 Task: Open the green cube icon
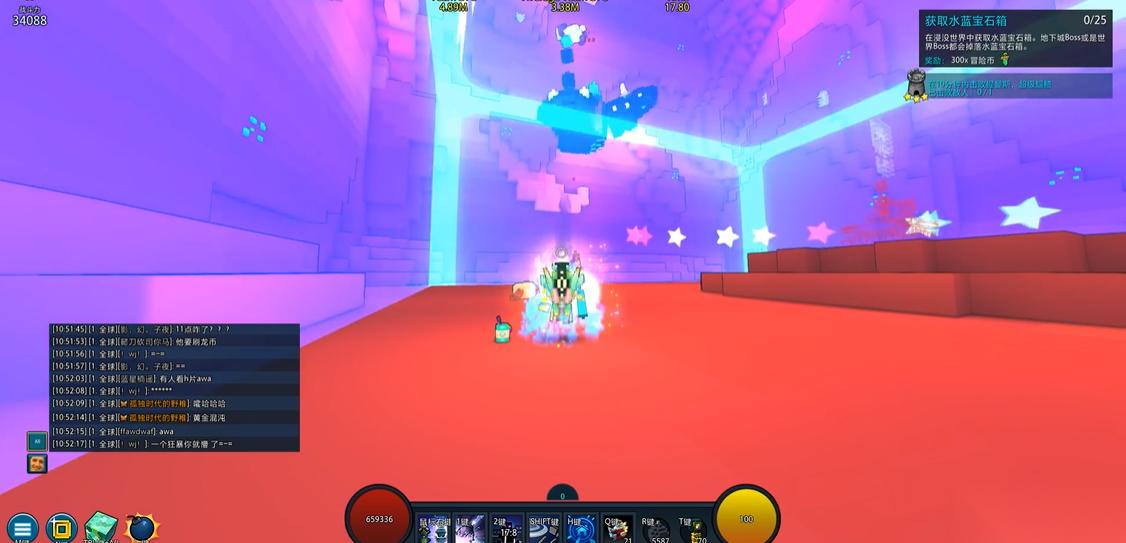(x=100, y=528)
